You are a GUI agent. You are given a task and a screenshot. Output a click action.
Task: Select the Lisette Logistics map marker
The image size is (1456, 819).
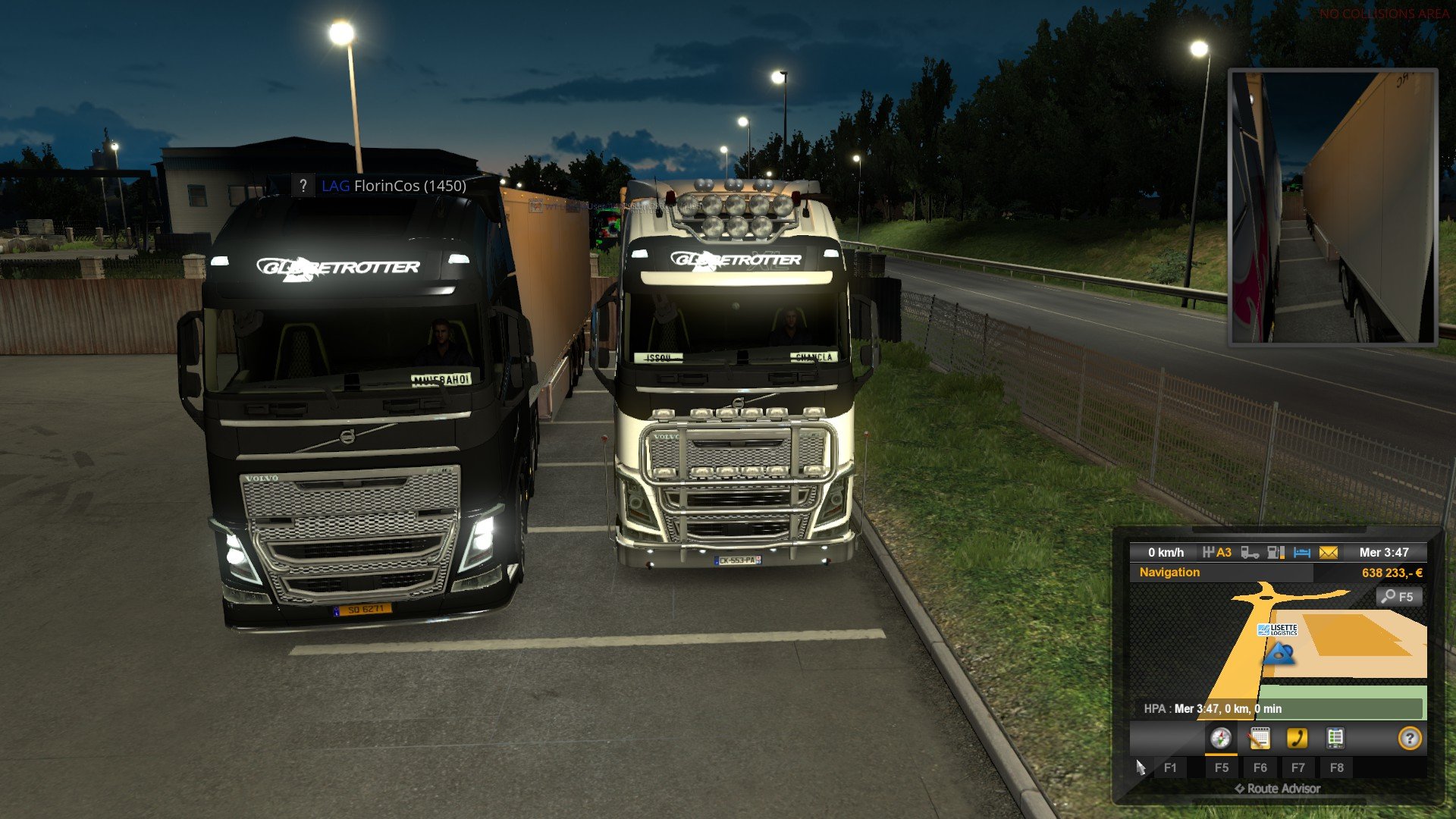pos(1278,630)
